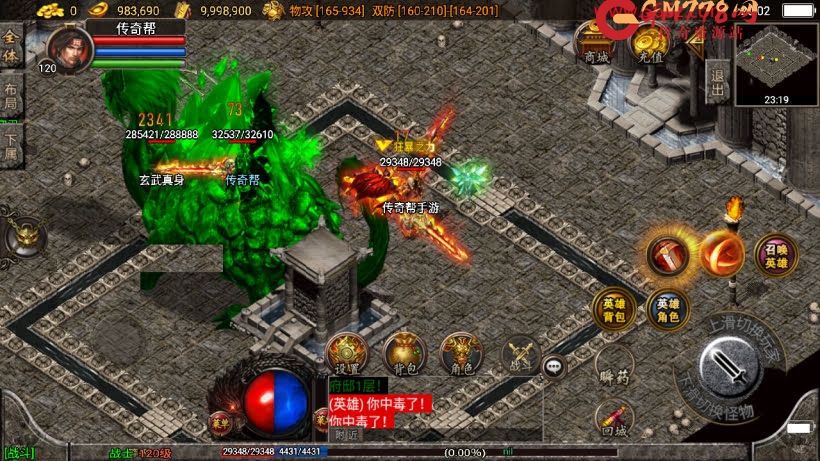Open the 设置 settings menu
Image resolution: width=820 pixels, height=461 pixels.
(x=346, y=353)
